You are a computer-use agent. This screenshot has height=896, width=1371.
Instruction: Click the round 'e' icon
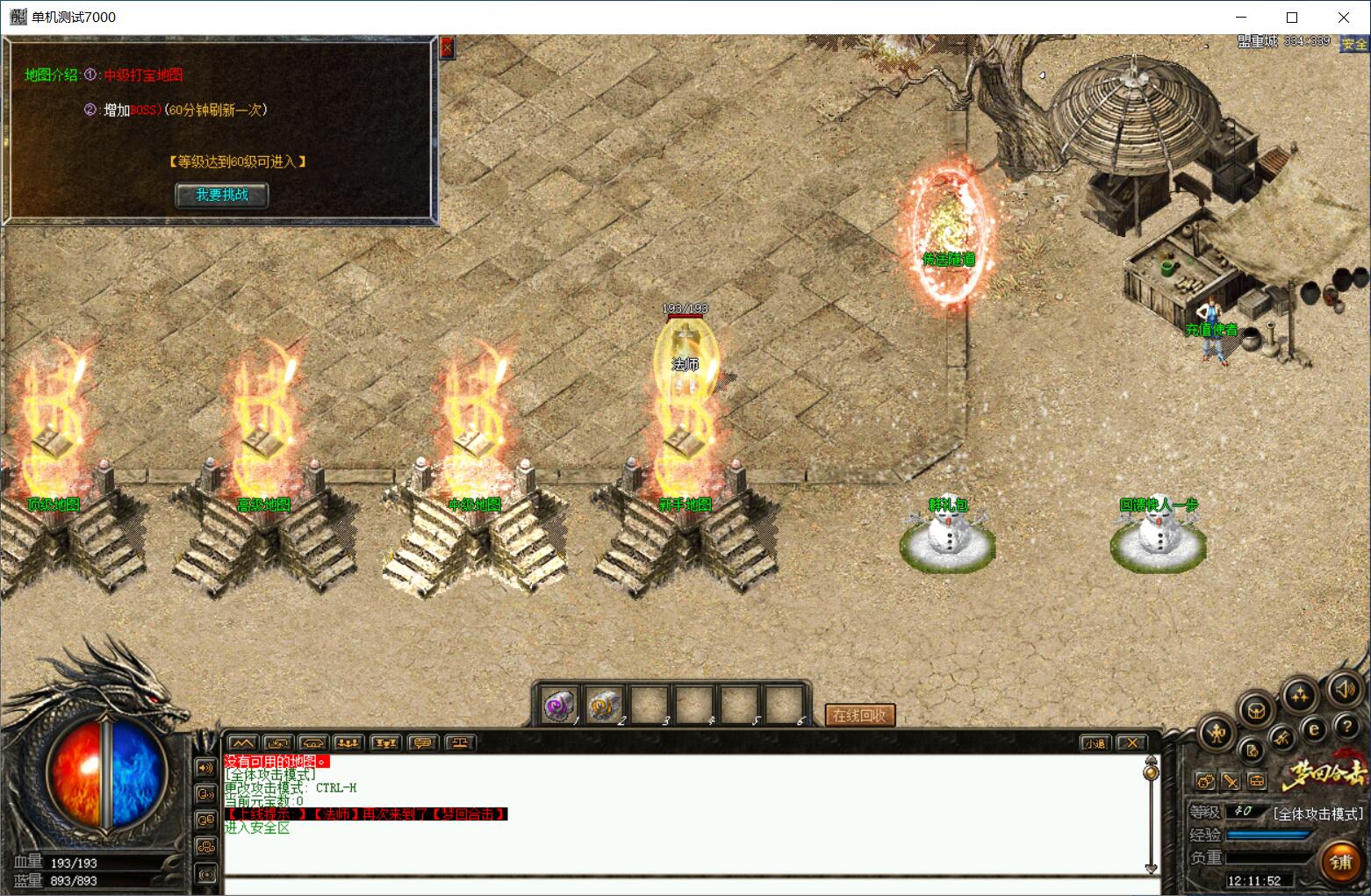tap(1314, 728)
